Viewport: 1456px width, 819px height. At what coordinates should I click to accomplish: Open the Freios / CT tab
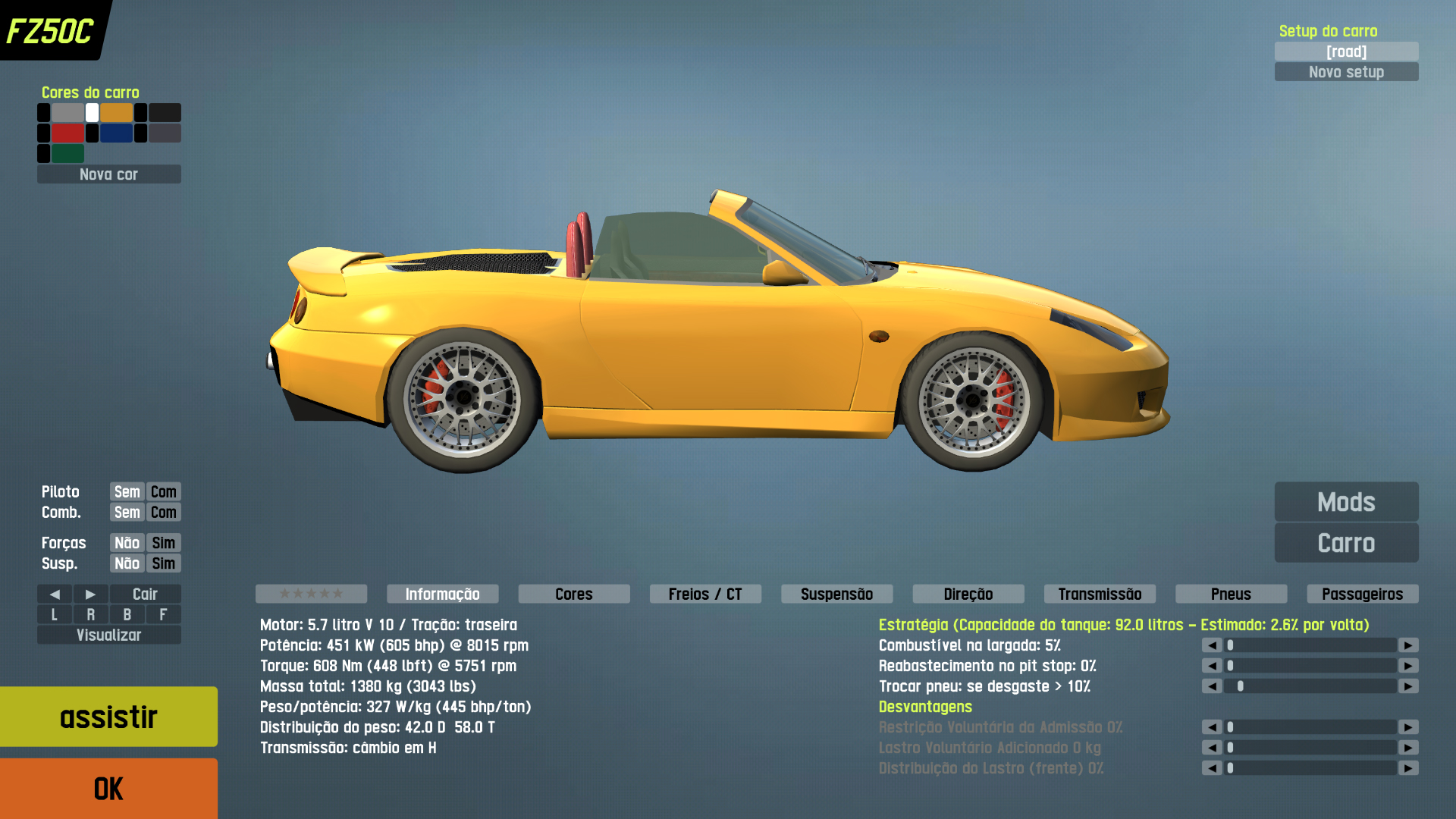tap(705, 594)
